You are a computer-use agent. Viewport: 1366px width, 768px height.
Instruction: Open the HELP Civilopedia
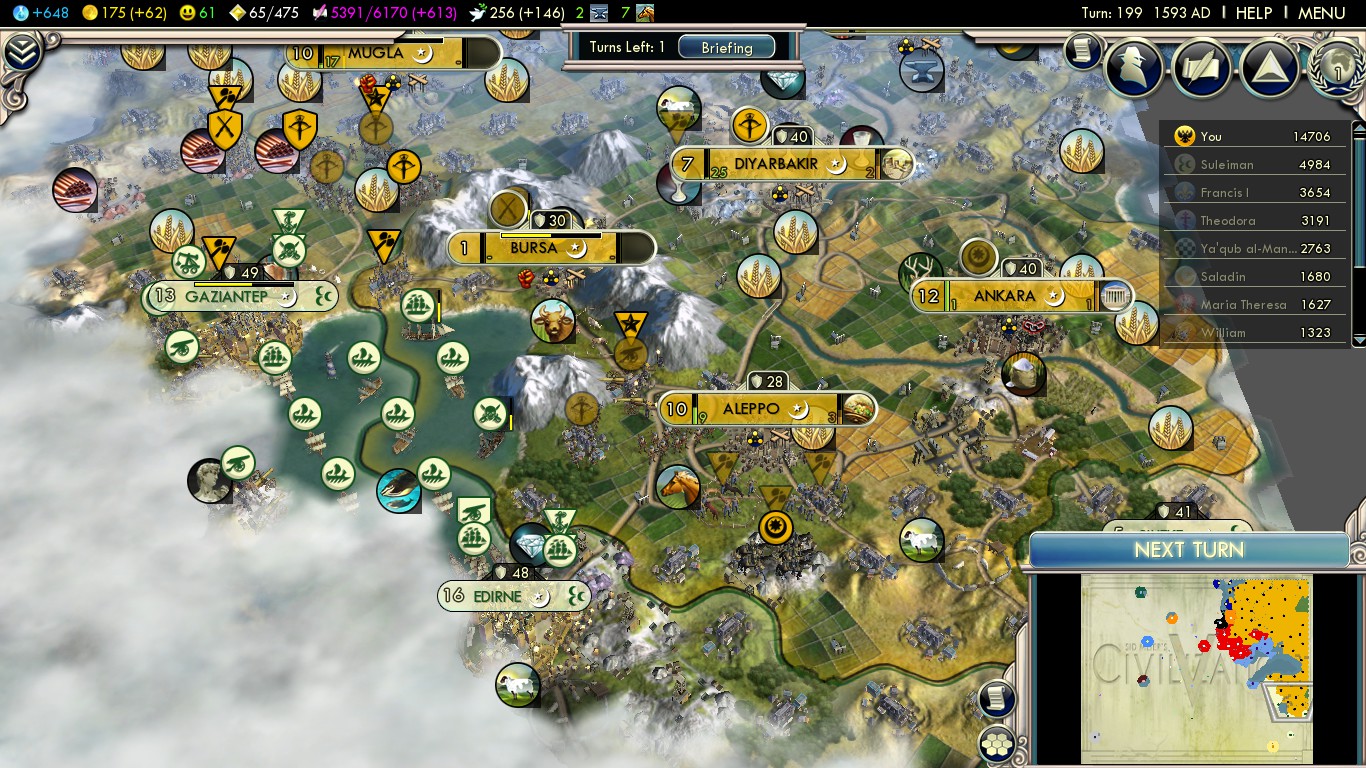click(1253, 13)
